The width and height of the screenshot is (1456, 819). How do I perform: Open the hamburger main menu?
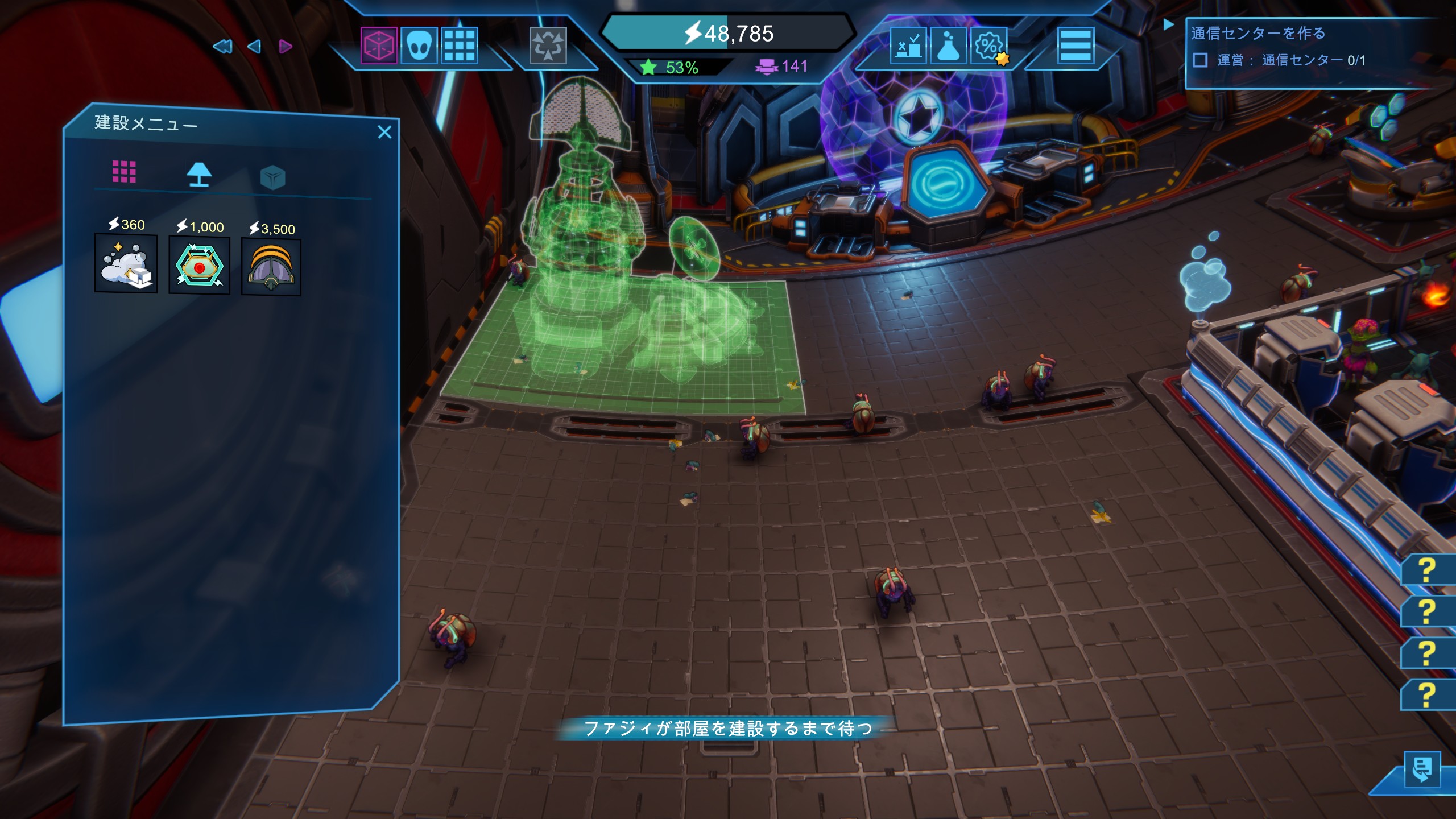coord(1075,45)
